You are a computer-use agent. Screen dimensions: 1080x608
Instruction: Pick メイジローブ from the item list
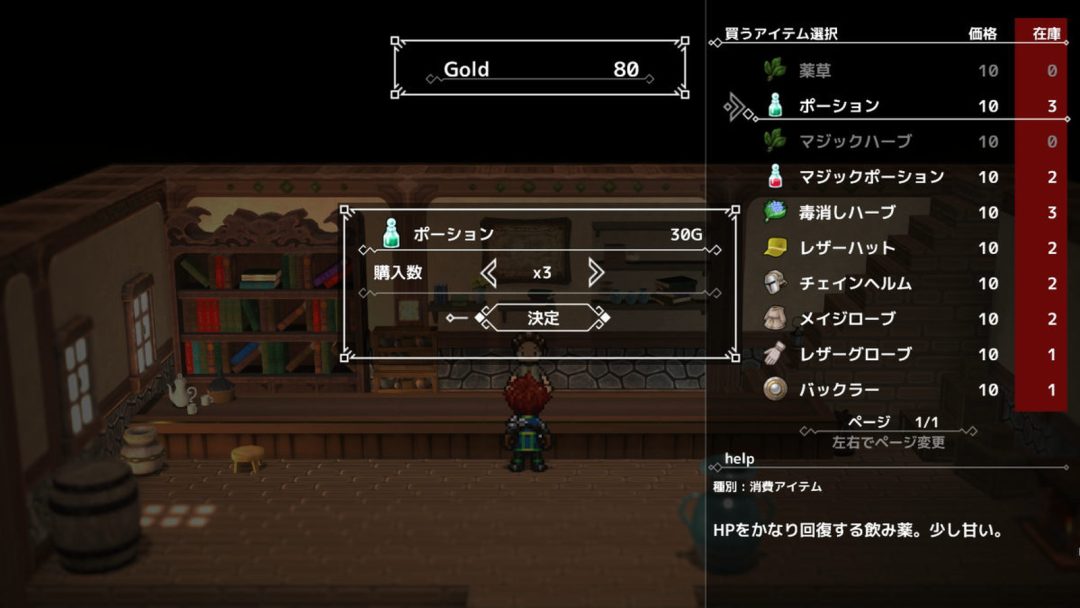[x=846, y=319]
